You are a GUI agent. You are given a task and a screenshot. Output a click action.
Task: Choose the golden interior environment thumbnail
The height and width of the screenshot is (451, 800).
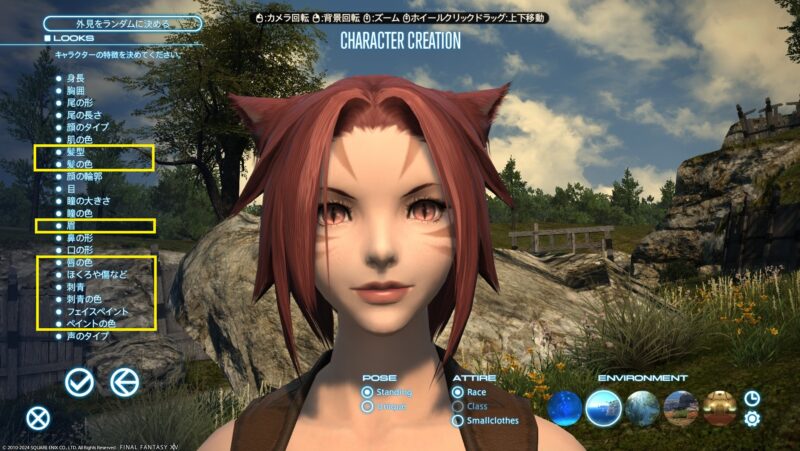720,407
